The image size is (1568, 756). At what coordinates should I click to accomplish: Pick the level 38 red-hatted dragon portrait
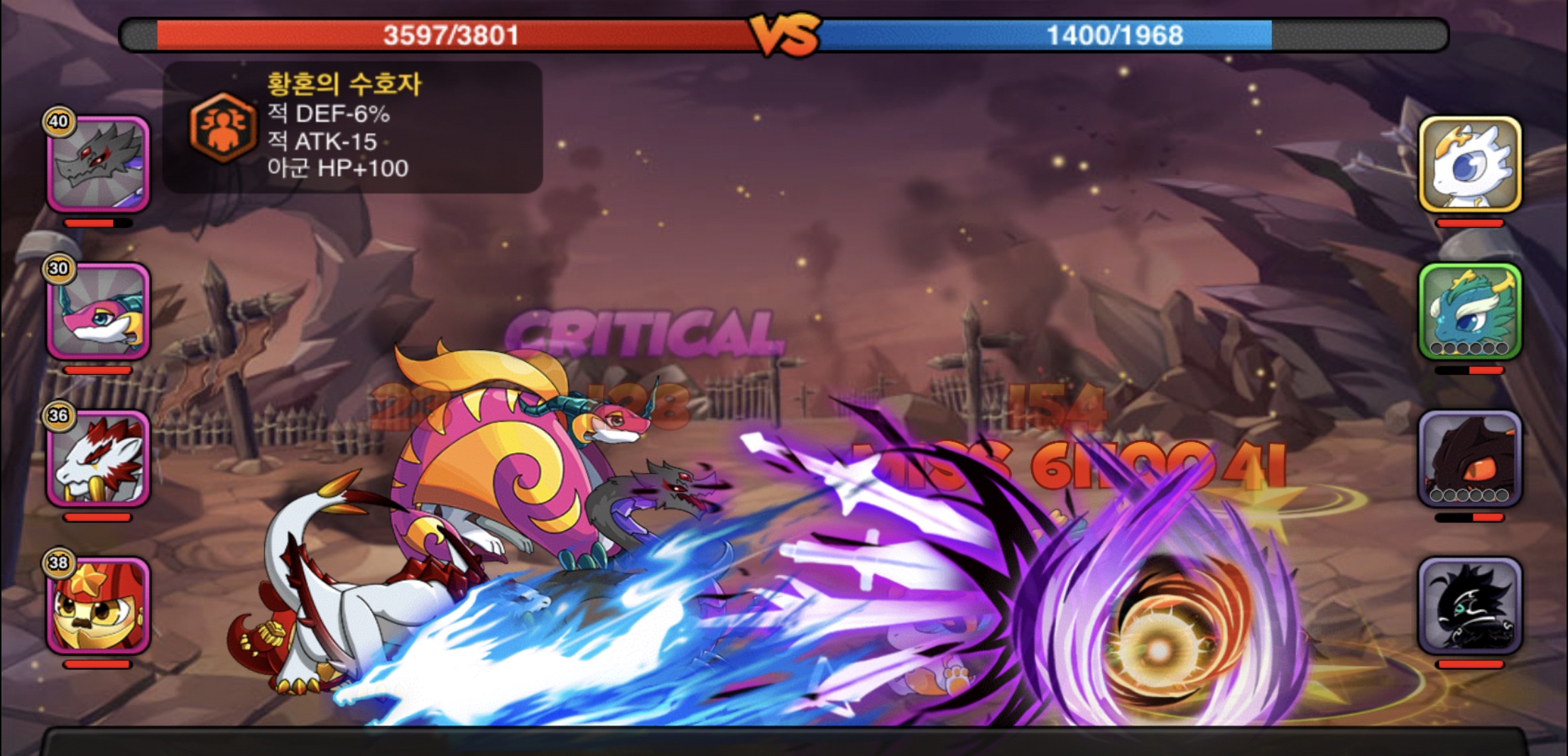[98, 605]
